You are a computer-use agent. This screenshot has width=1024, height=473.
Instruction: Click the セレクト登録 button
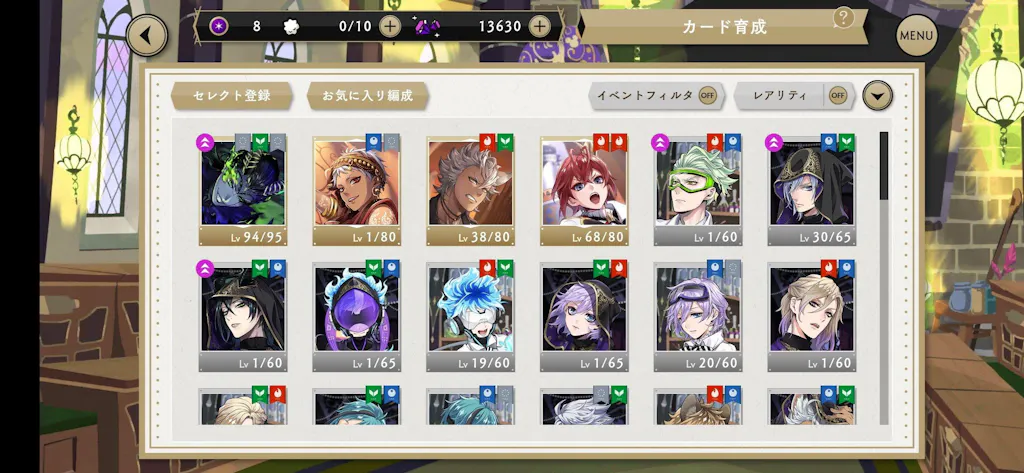click(x=232, y=96)
